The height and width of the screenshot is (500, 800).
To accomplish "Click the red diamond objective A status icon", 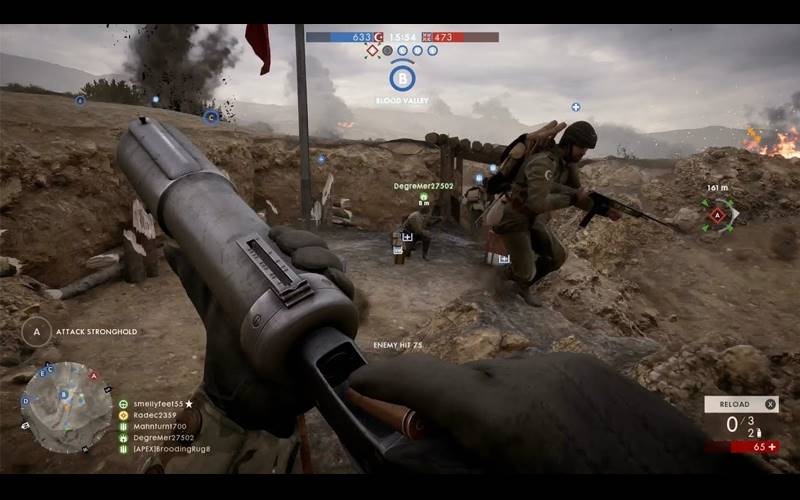I will (x=372, y=50).
